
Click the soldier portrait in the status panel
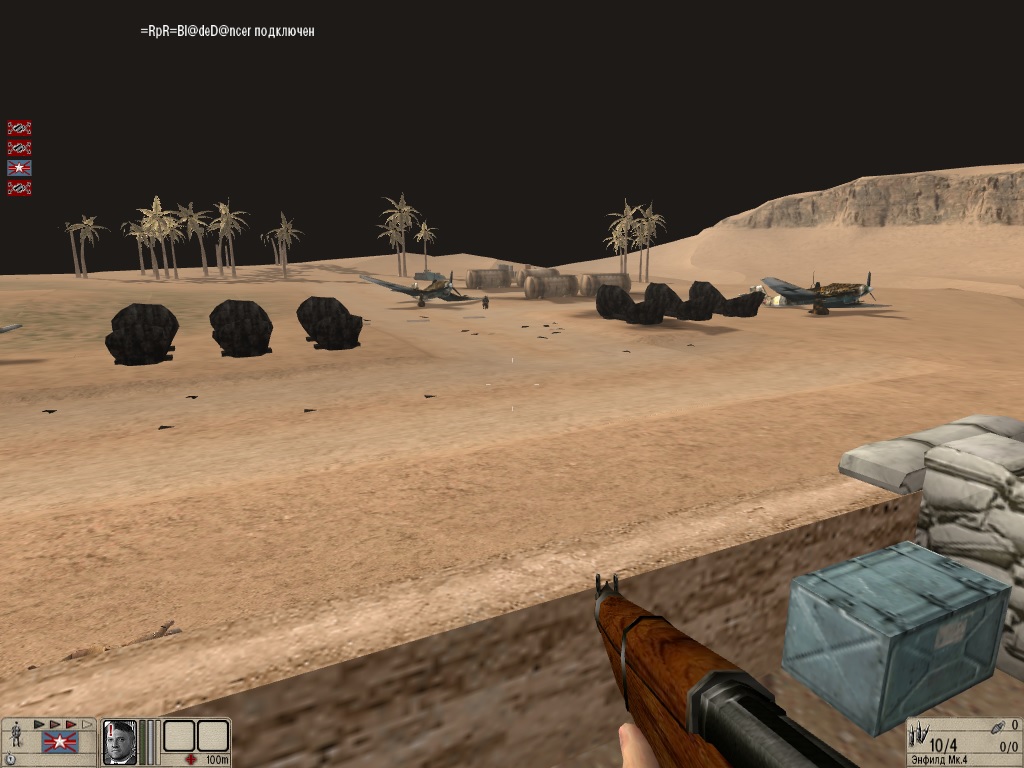tap(119, 741)
